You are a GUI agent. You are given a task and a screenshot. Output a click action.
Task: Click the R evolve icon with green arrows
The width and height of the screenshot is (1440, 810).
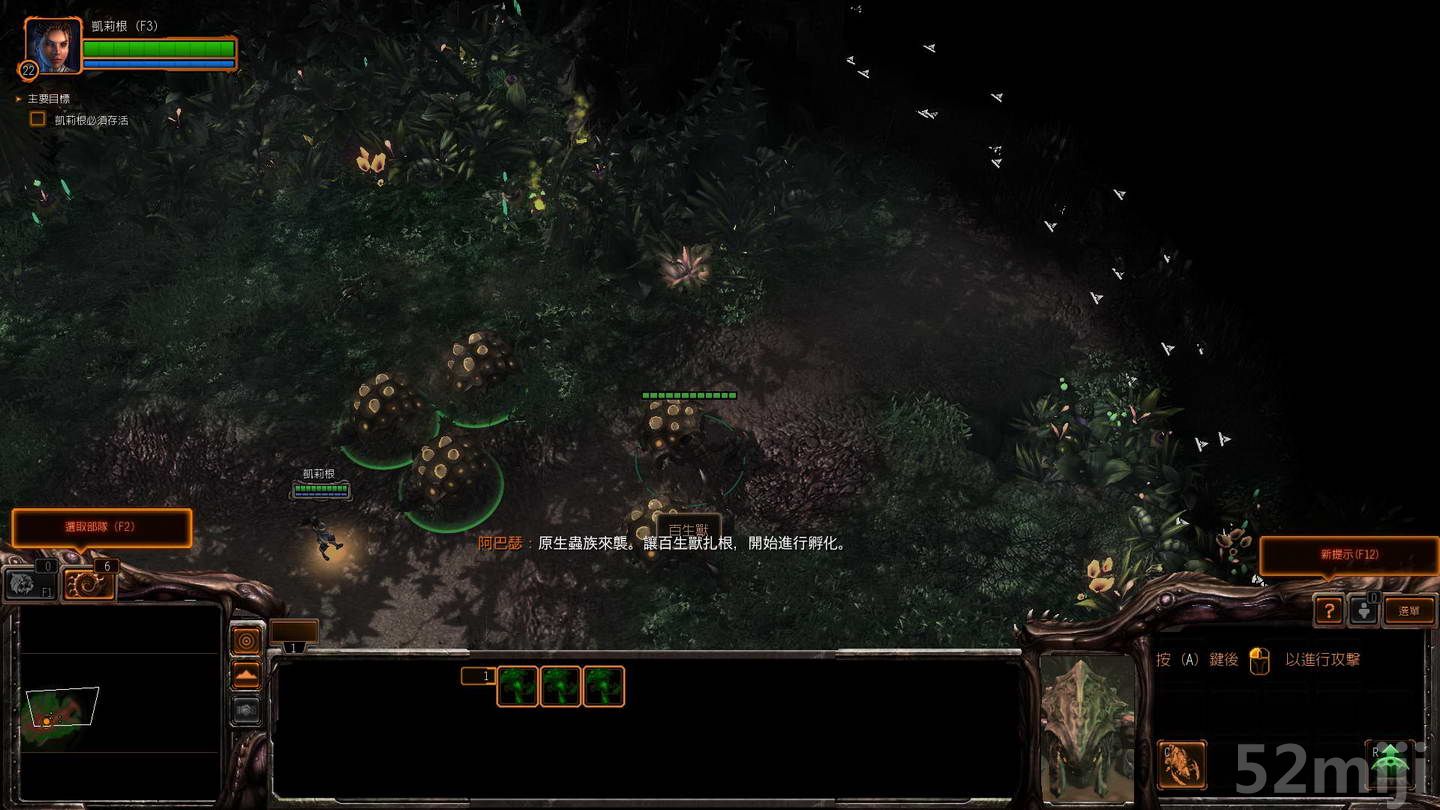point(1389,762)
